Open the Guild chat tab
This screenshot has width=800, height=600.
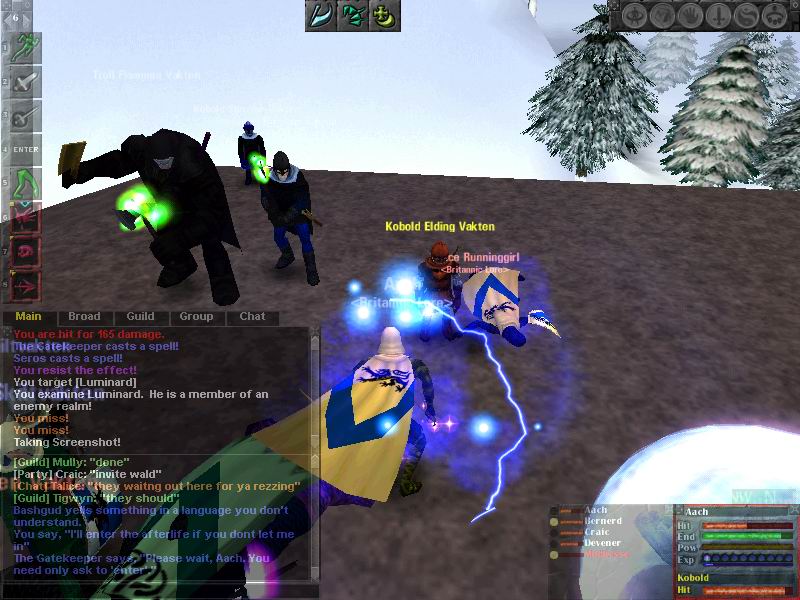click(140, 316)
